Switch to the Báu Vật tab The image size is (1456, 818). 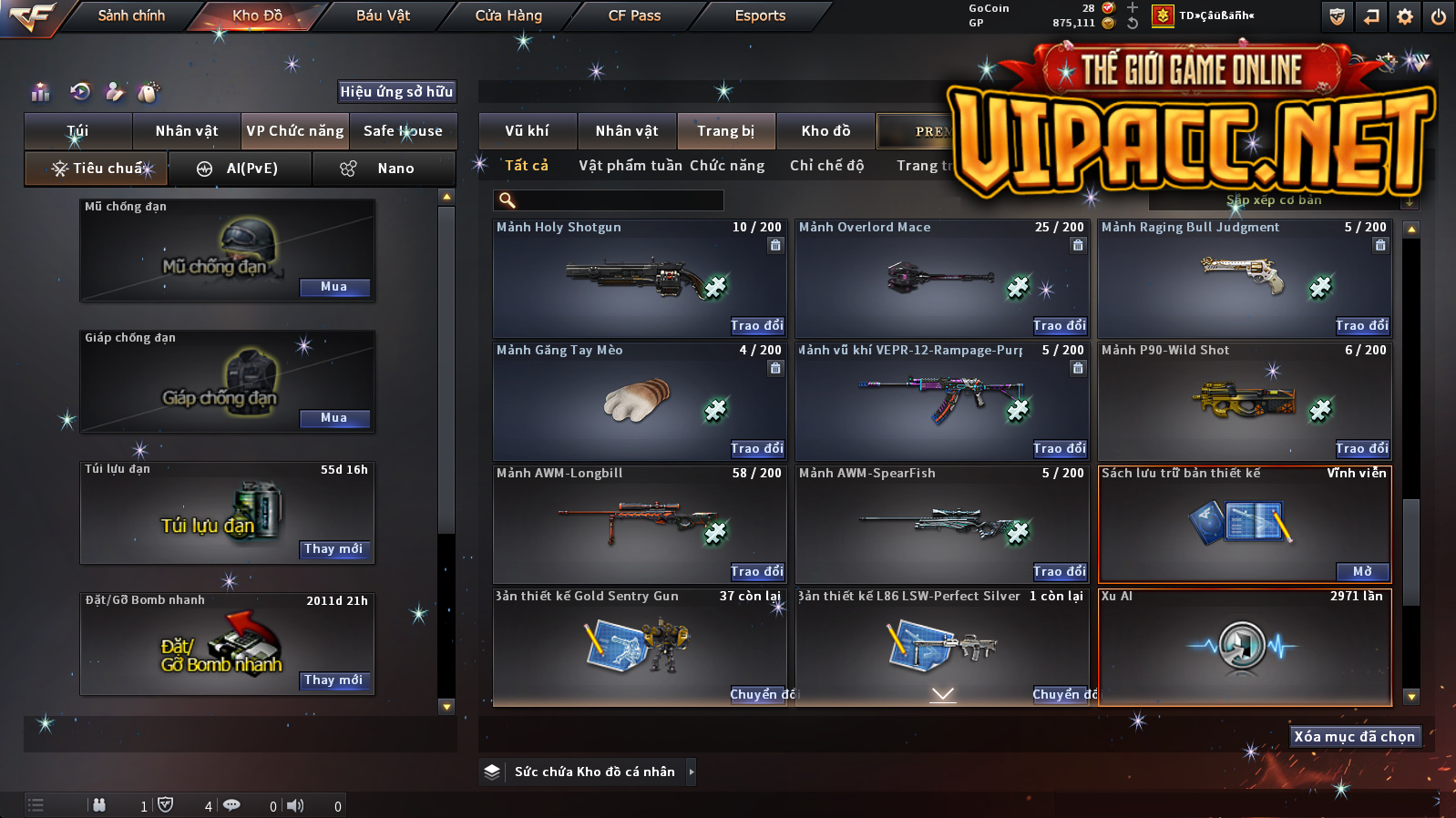(x=383, y=15)
